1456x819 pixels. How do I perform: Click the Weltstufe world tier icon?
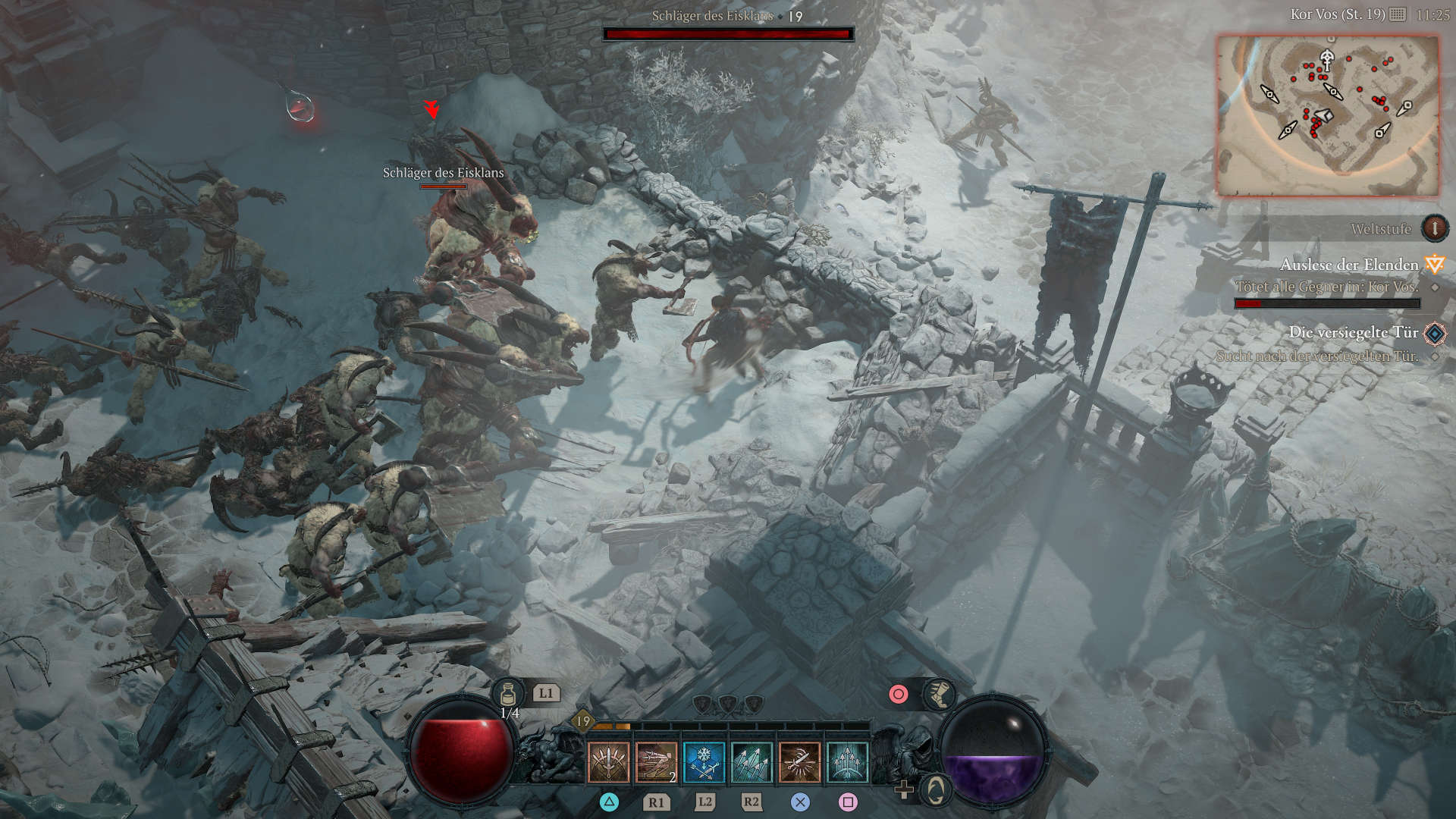pyautogui.click(x=1434, y=227)
